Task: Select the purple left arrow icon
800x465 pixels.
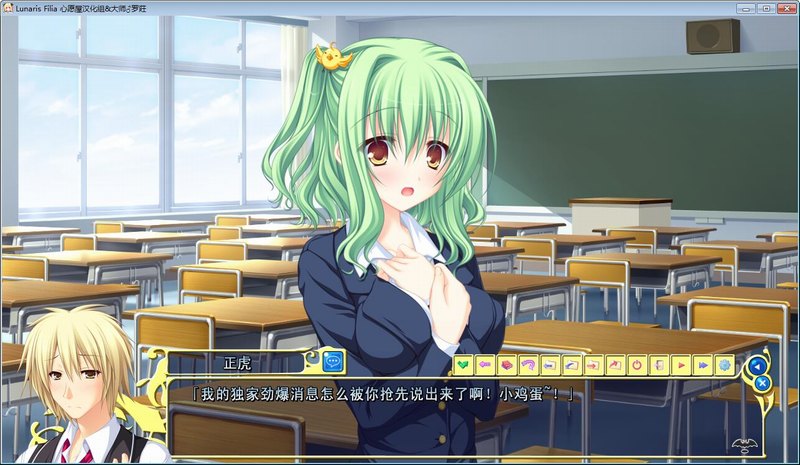Action: tap(485, 365)
